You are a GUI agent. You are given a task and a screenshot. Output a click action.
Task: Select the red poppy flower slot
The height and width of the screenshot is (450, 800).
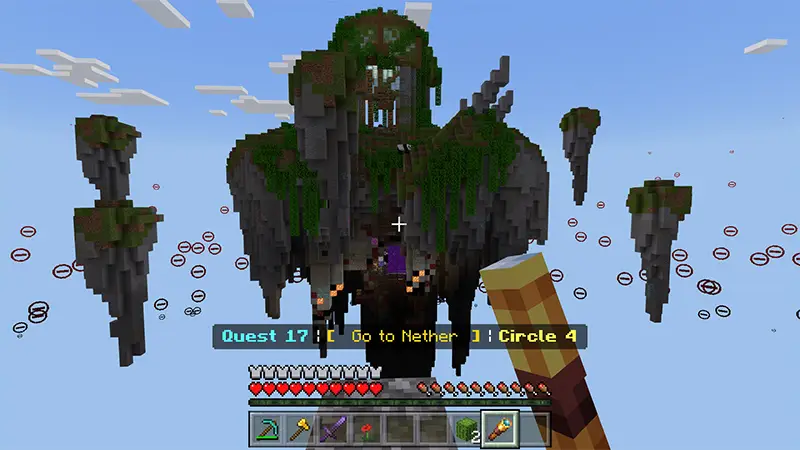point(366,429)
